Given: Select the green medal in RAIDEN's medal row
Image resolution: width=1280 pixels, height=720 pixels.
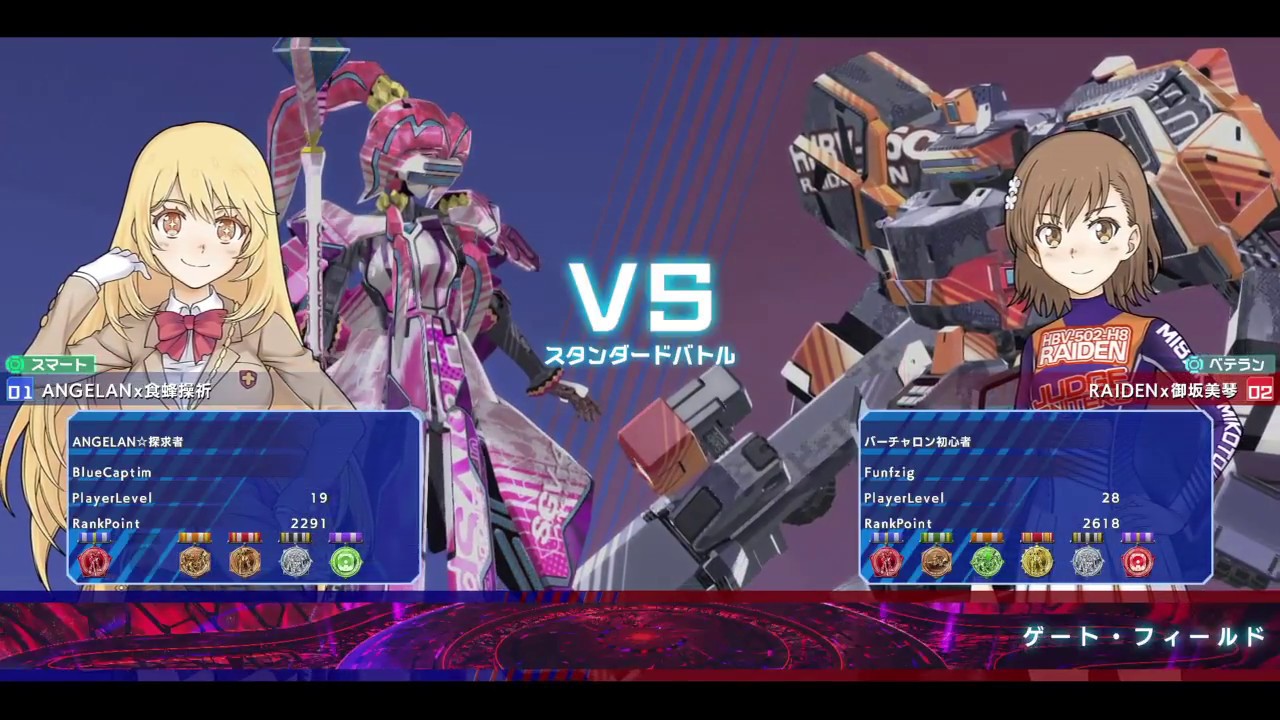Looking at the screenshot, I should coord(987,562).
